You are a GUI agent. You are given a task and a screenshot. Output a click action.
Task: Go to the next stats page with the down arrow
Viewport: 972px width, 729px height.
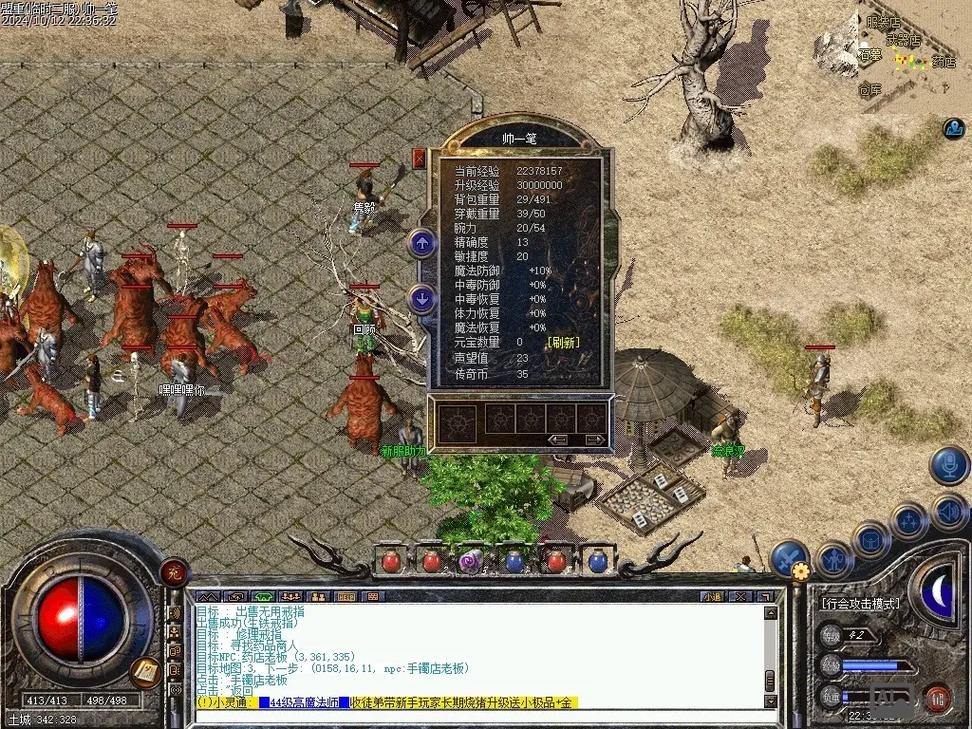pyautogui.click(x=422, y=297)
